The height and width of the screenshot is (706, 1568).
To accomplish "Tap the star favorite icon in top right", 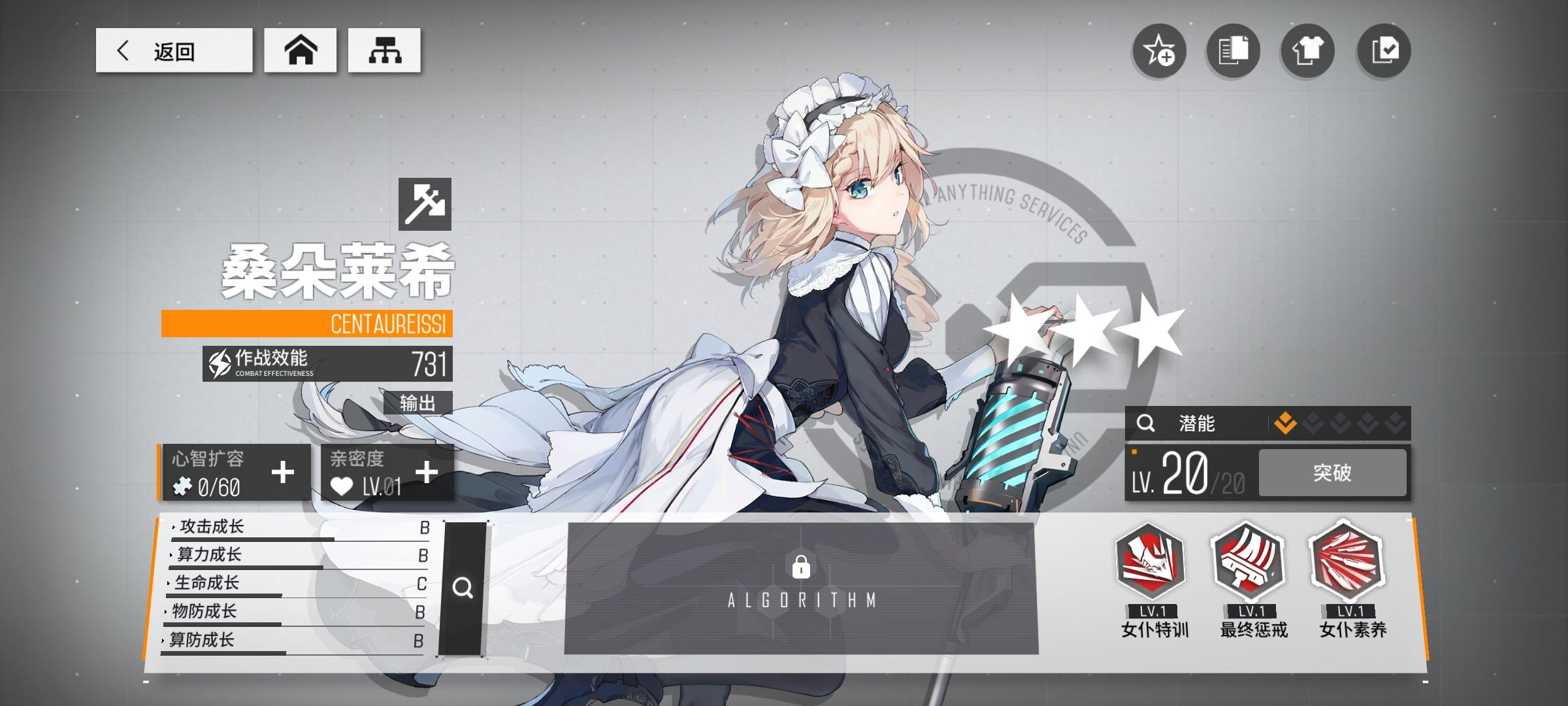I will (x=1159, y=51).
